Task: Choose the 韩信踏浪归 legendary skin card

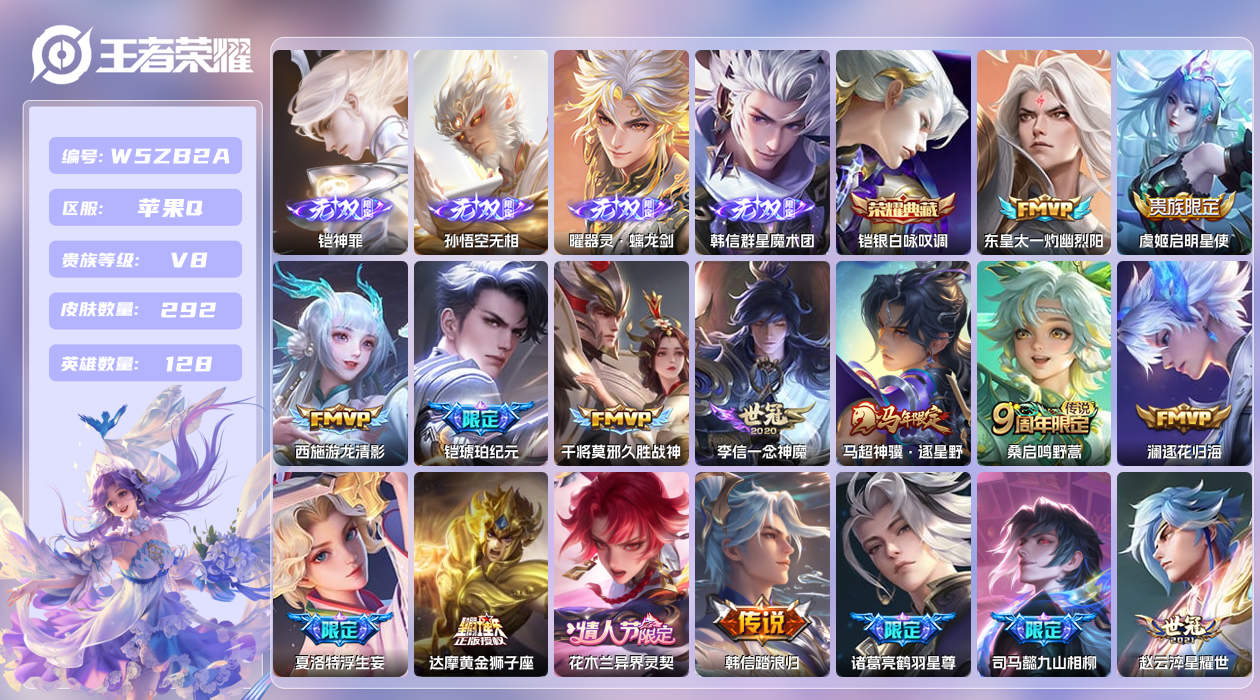Action: coord(762,574)
